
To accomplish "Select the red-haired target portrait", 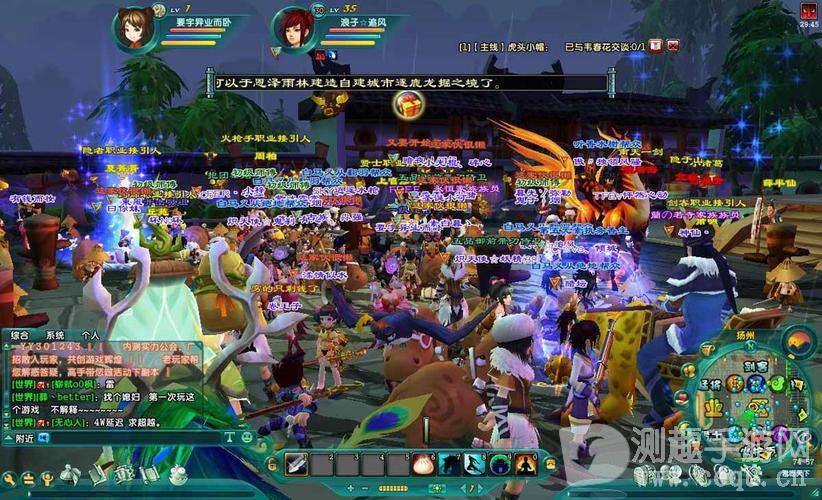I will pyautogui.click(x=293, y=28).
